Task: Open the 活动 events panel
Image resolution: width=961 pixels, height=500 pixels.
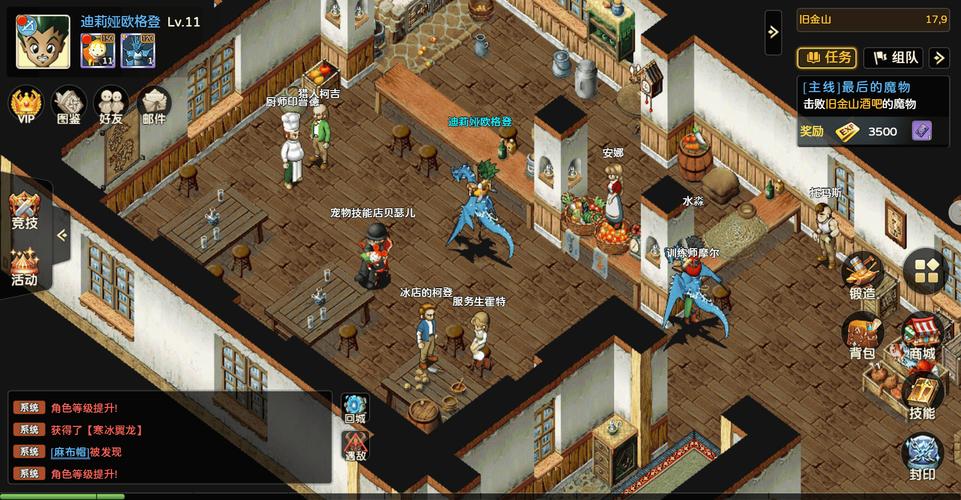Action: point(24,266)
